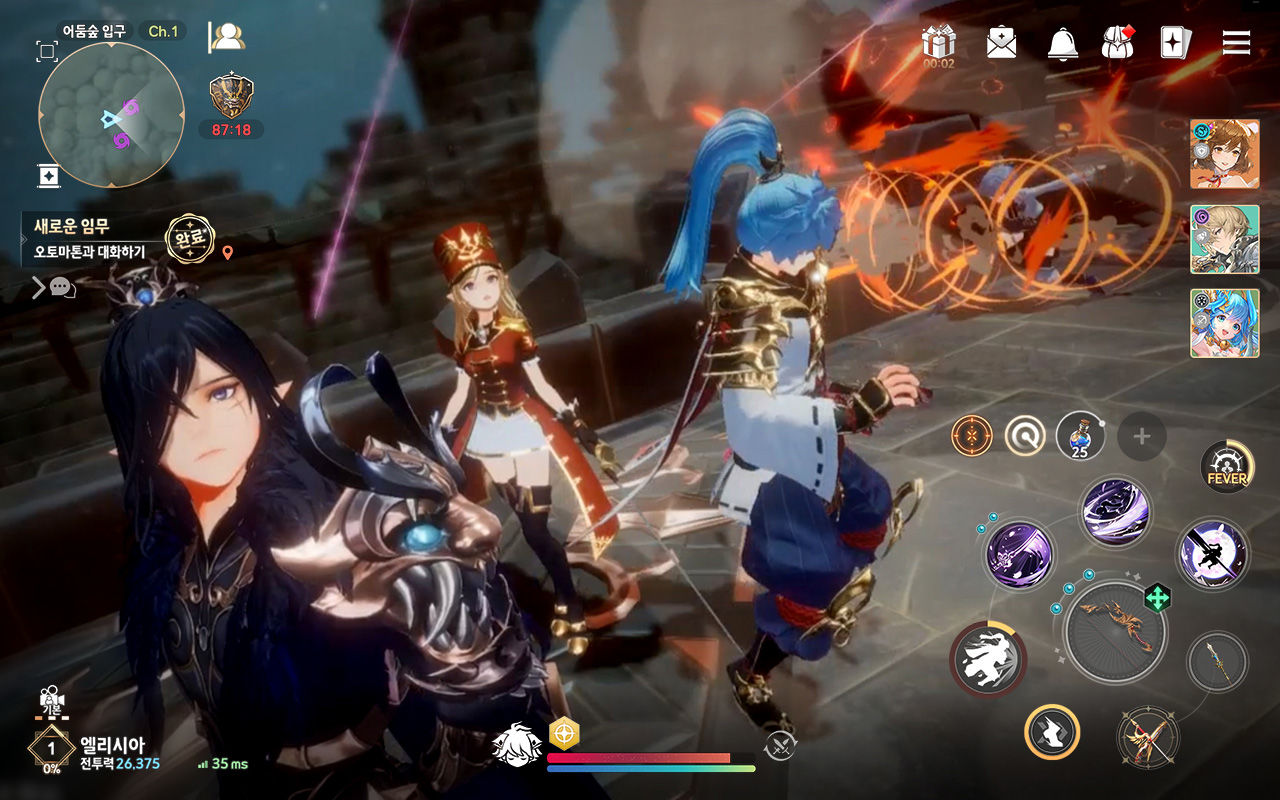This screenshot has width=1280, height=800.
Task: Open the gift box rewards icon
Action: pos(938,42)
